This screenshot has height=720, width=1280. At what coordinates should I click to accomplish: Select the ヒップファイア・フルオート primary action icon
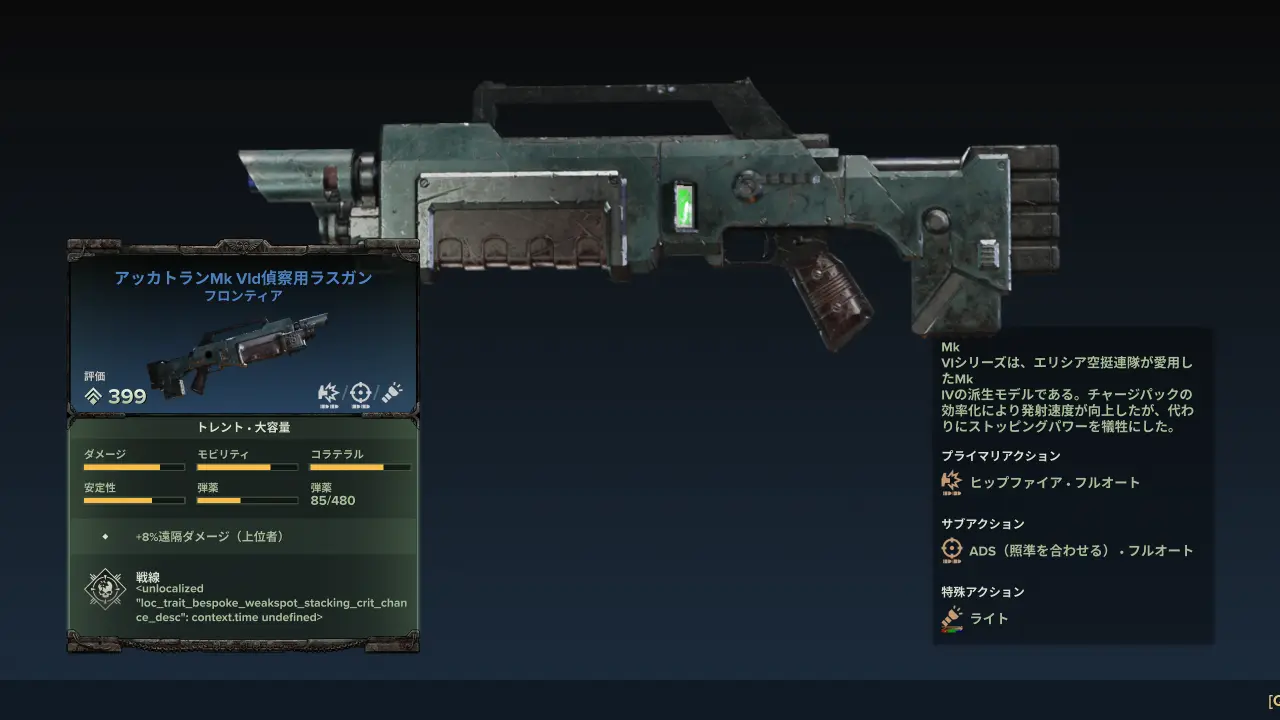coord(951,483)
